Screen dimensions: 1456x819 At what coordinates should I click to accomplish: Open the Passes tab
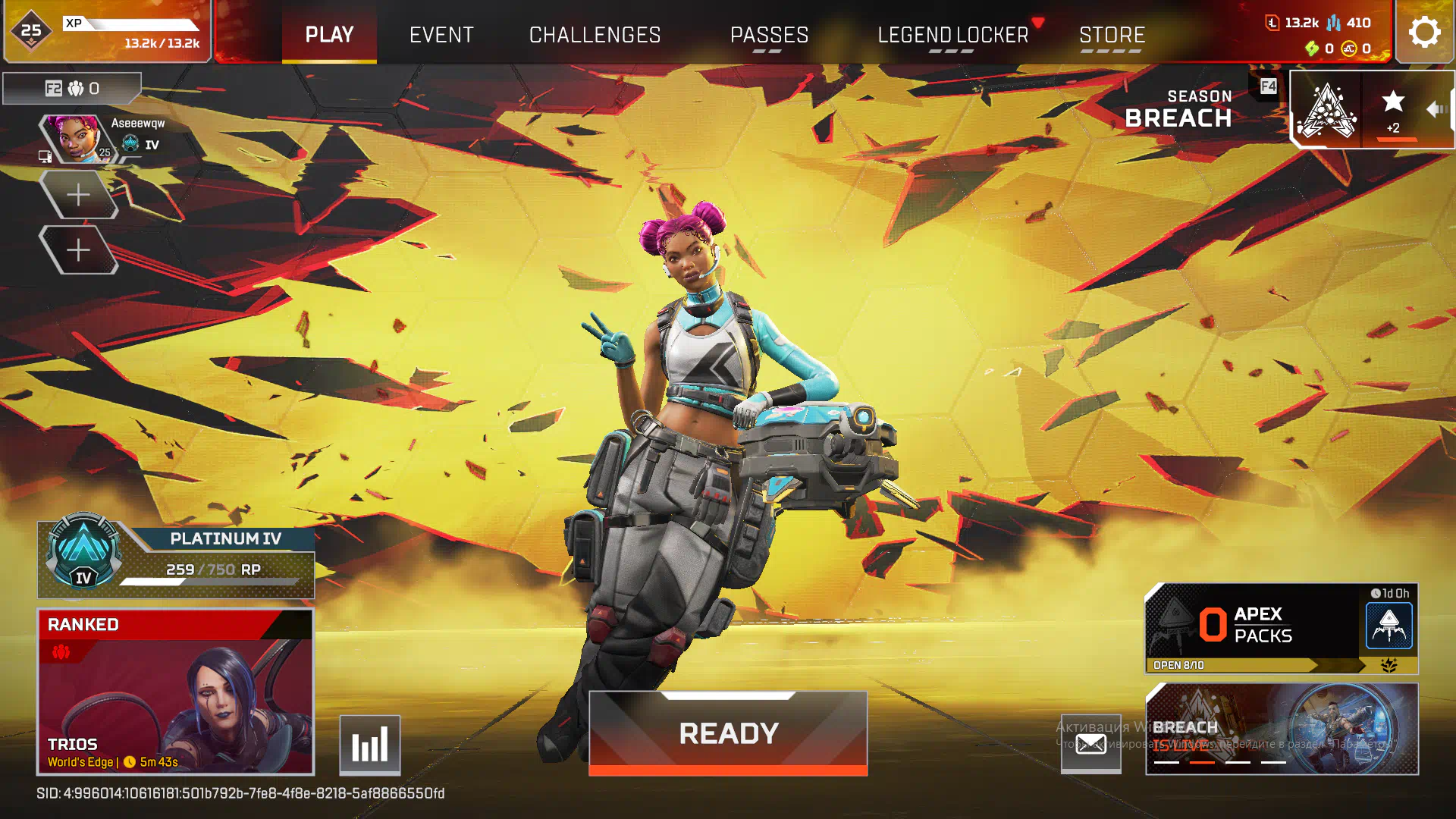coord(769,35)
